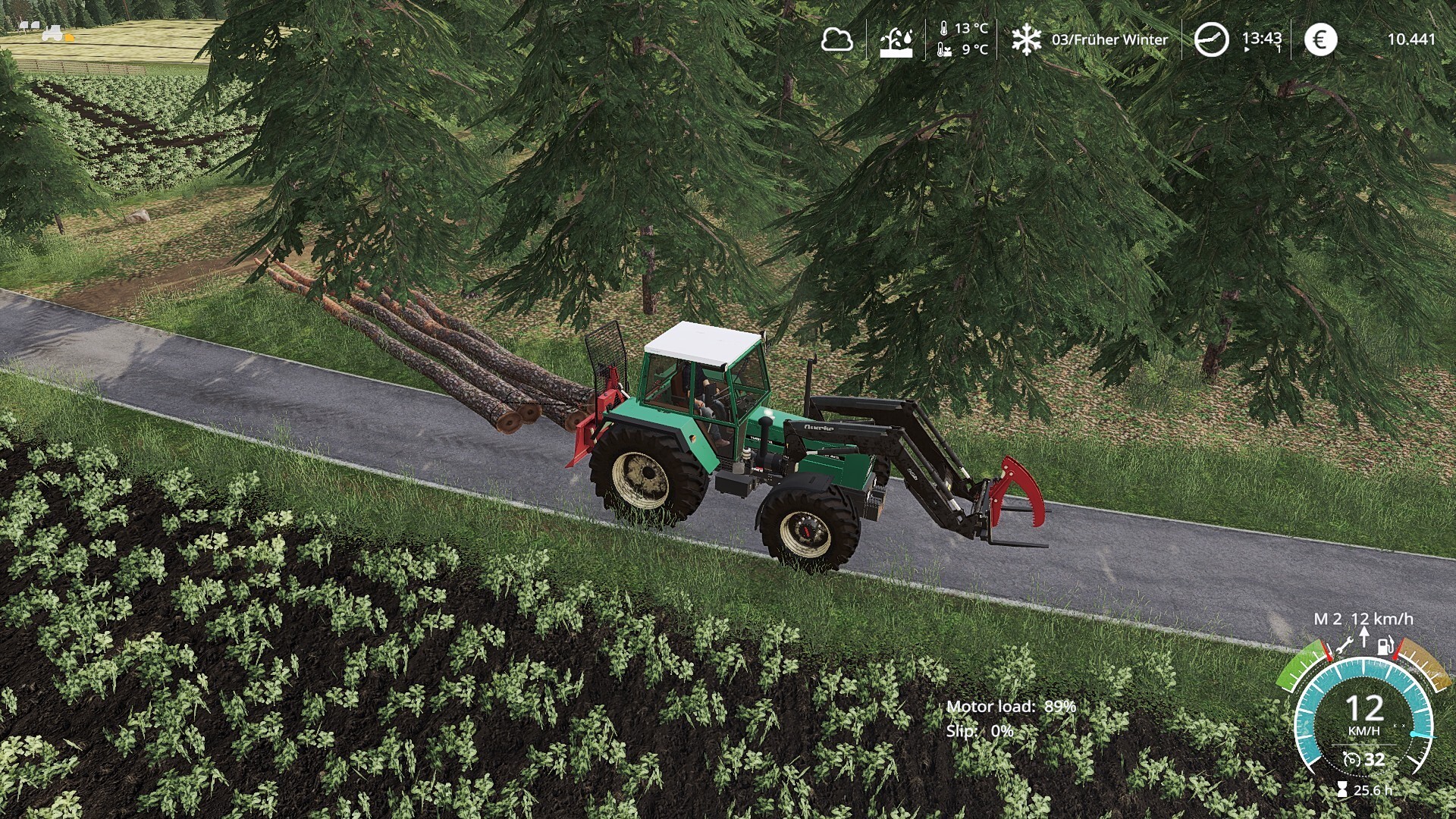The height and width of the screenshot is (819, 1456).
Task: Open finances via the euro icon
Action: coord(1319,39)
